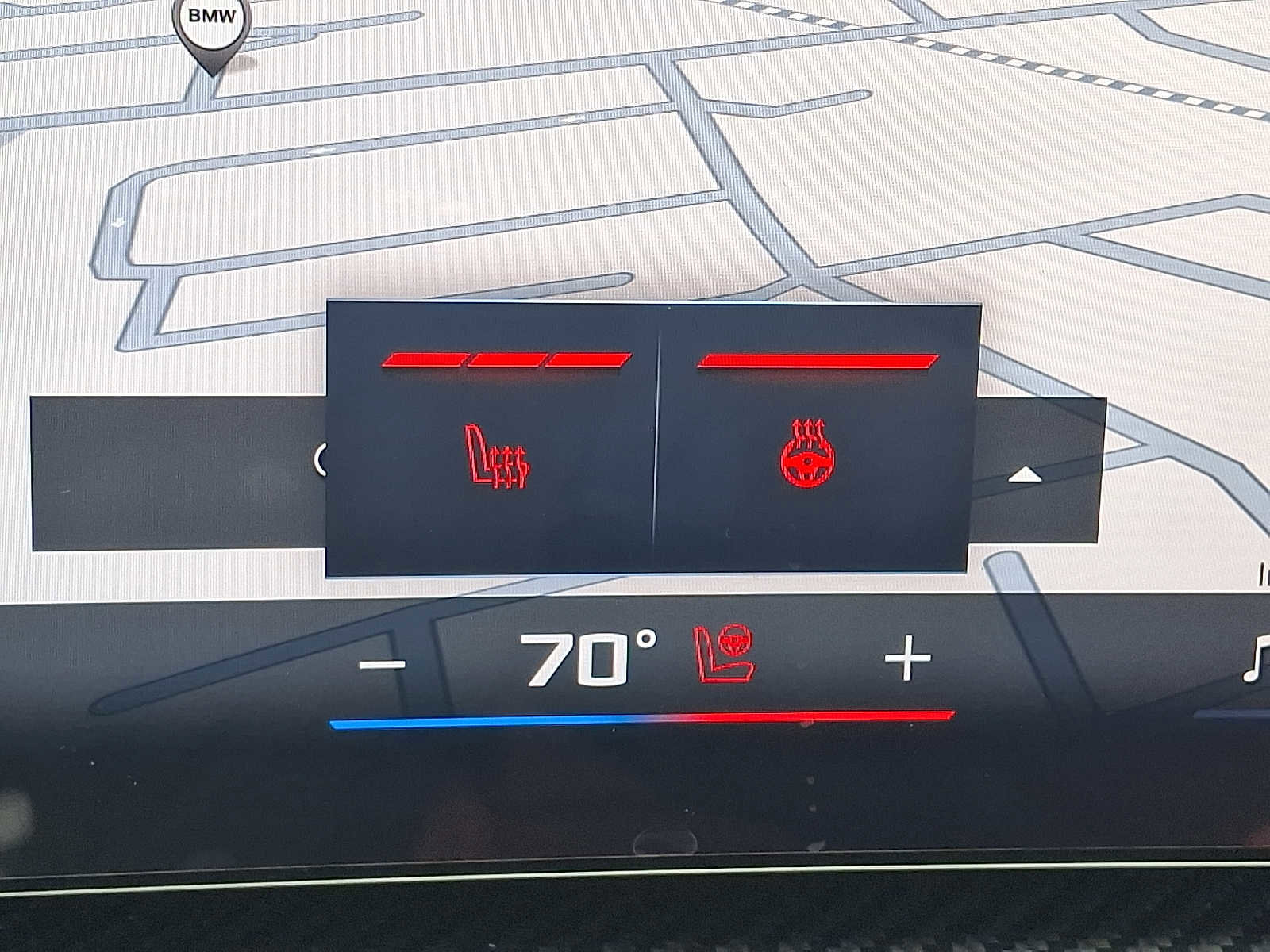Image resolution: width=1270 pixels, height=952 pixels.
Task: Toggle the heated seat button
Action: 497,457
